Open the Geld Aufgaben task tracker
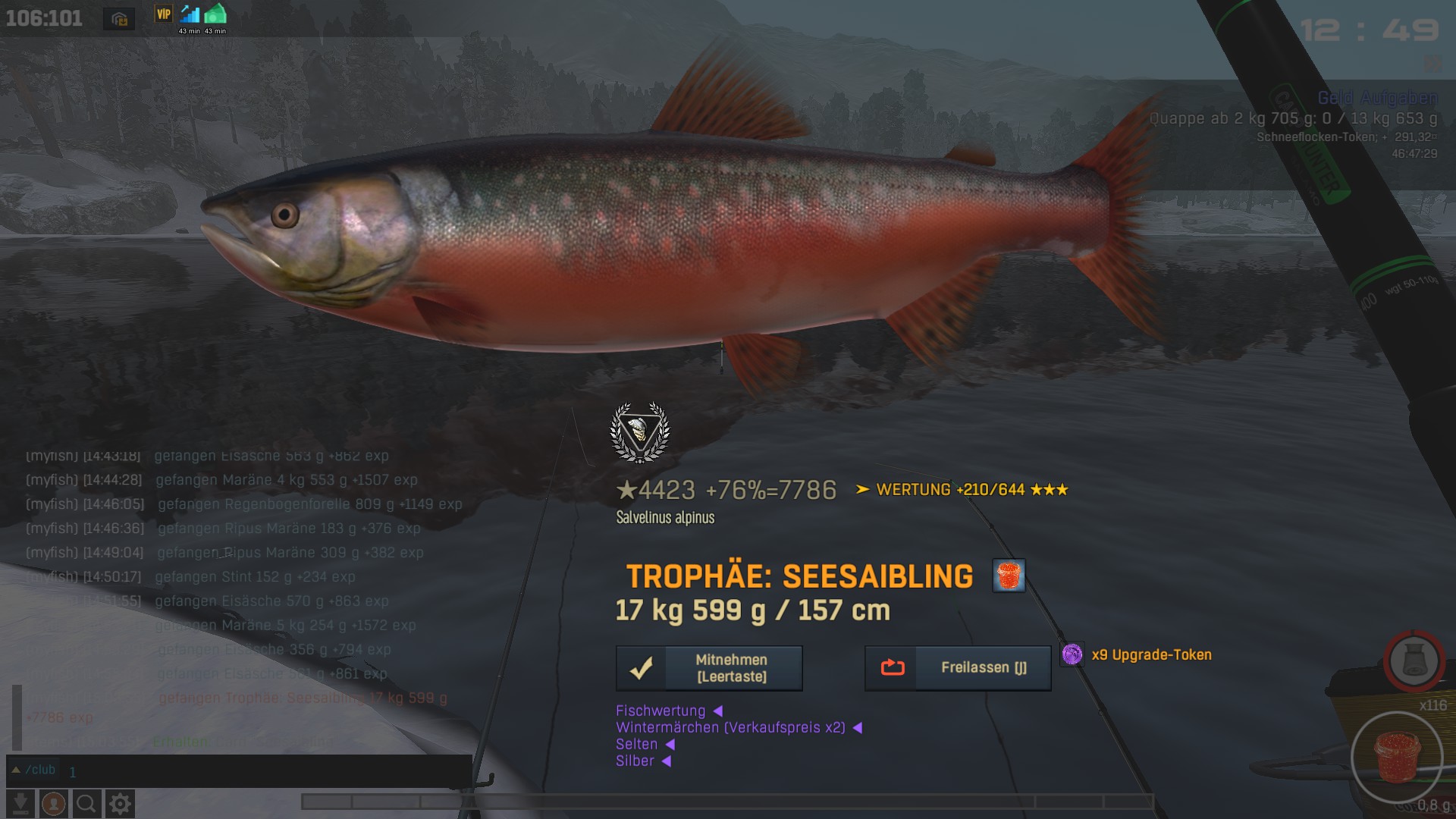This screenshot has width=1456, height=819. tap(1377, 98)
